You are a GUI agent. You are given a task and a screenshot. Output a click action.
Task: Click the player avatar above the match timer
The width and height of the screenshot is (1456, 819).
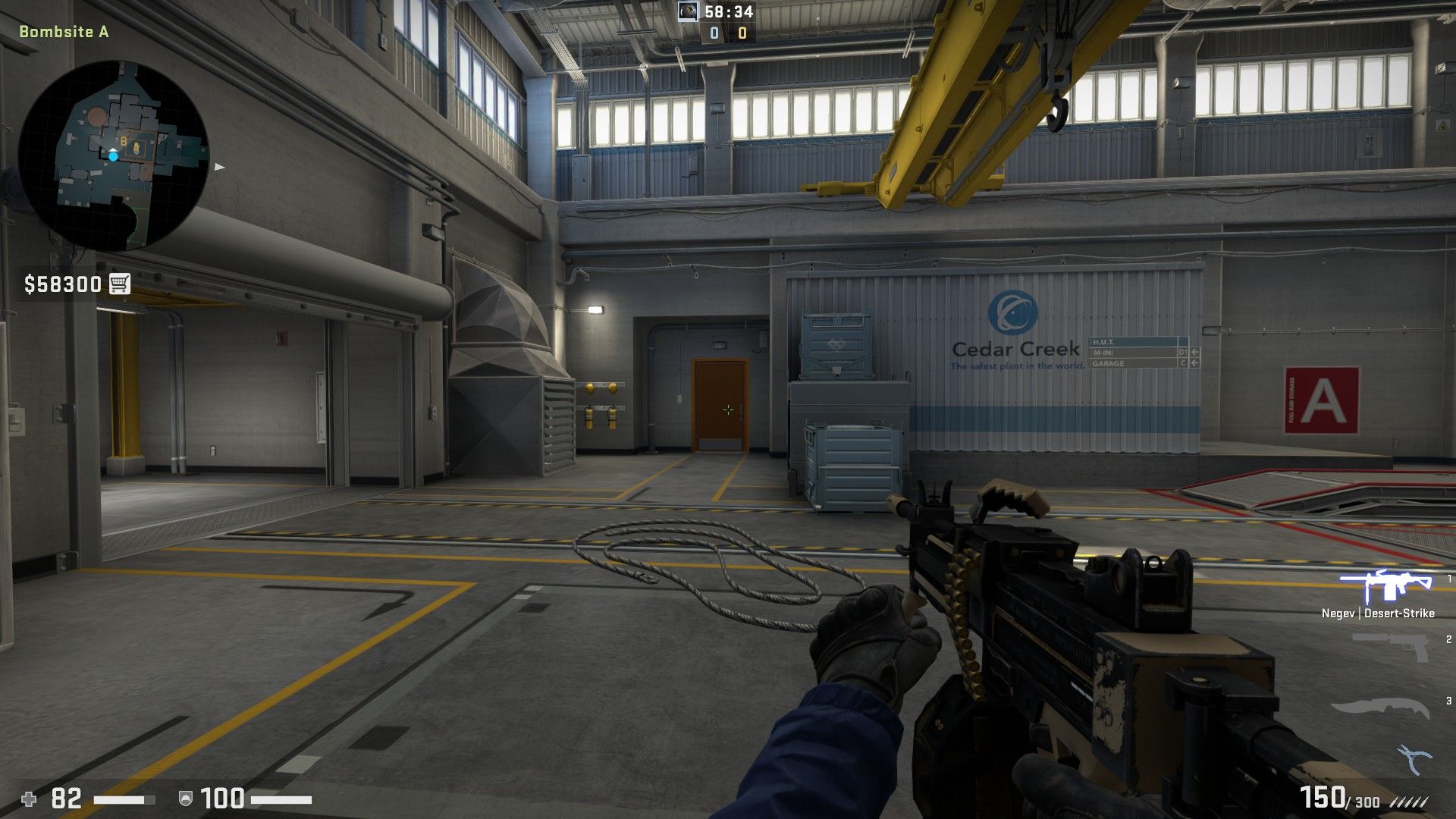pyautogui.click(x=687, y=11)
